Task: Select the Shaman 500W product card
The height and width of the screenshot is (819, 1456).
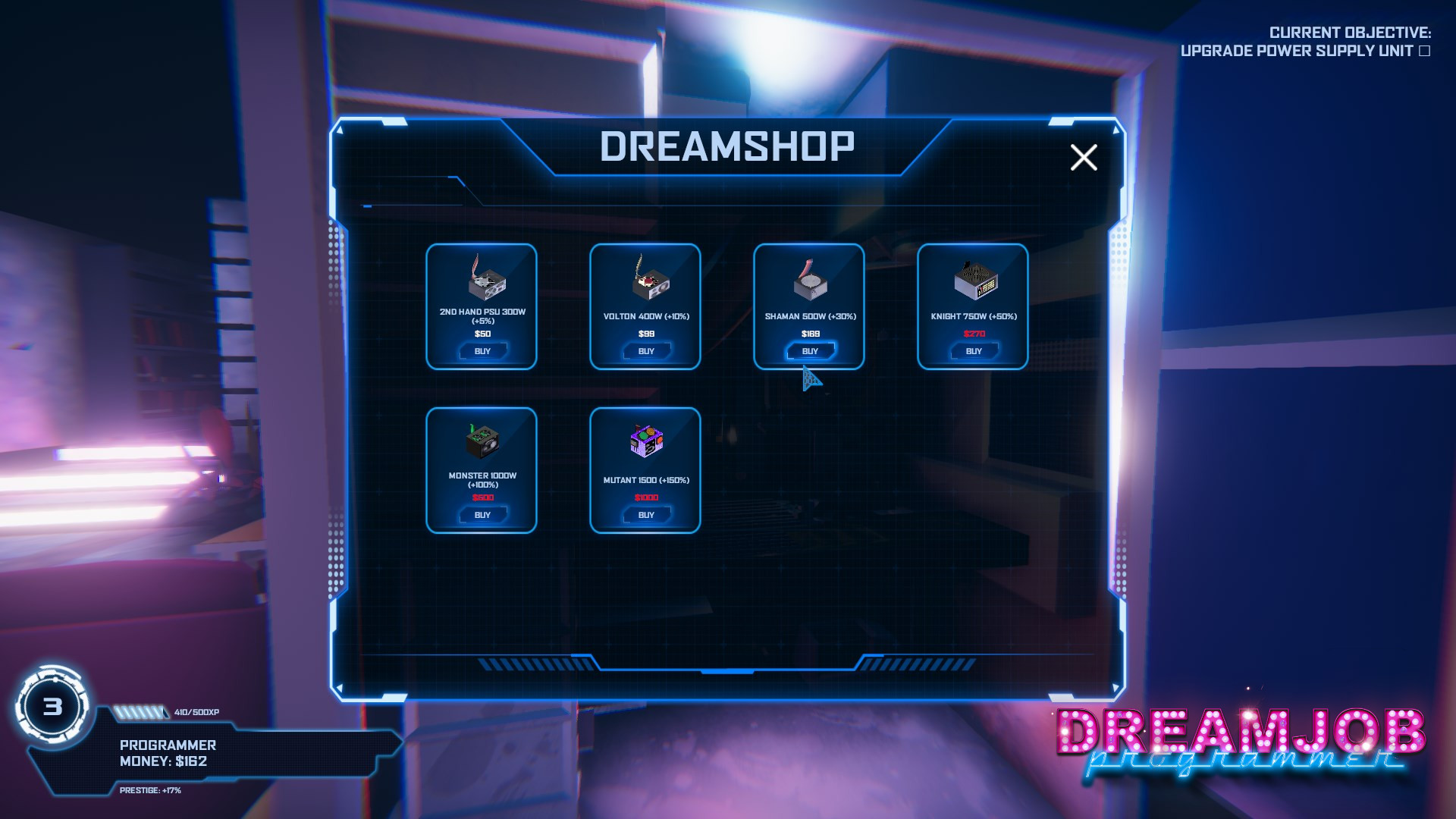Action: (809, 306)
